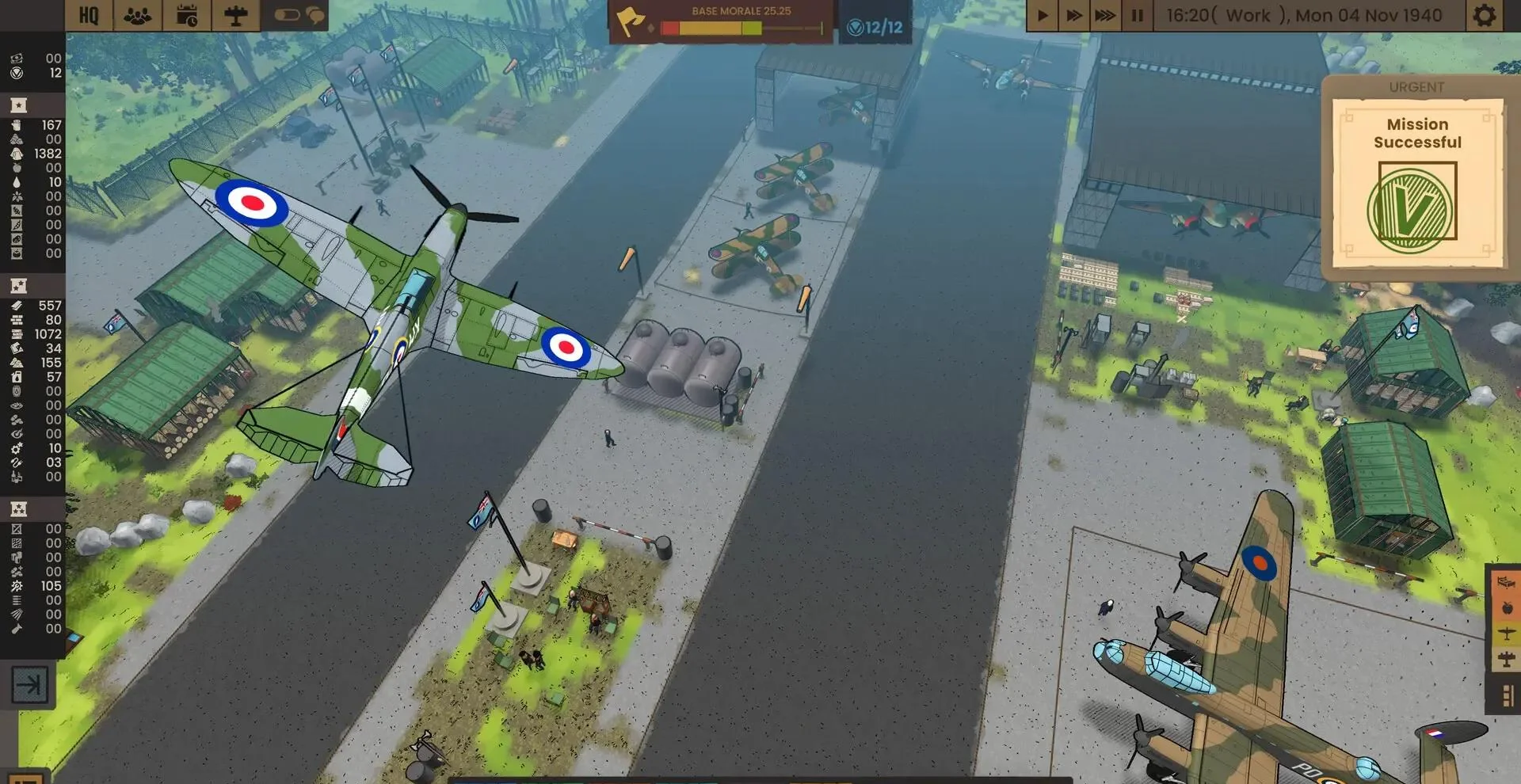
Task: Pause the game
Action: pos(1137,15)
